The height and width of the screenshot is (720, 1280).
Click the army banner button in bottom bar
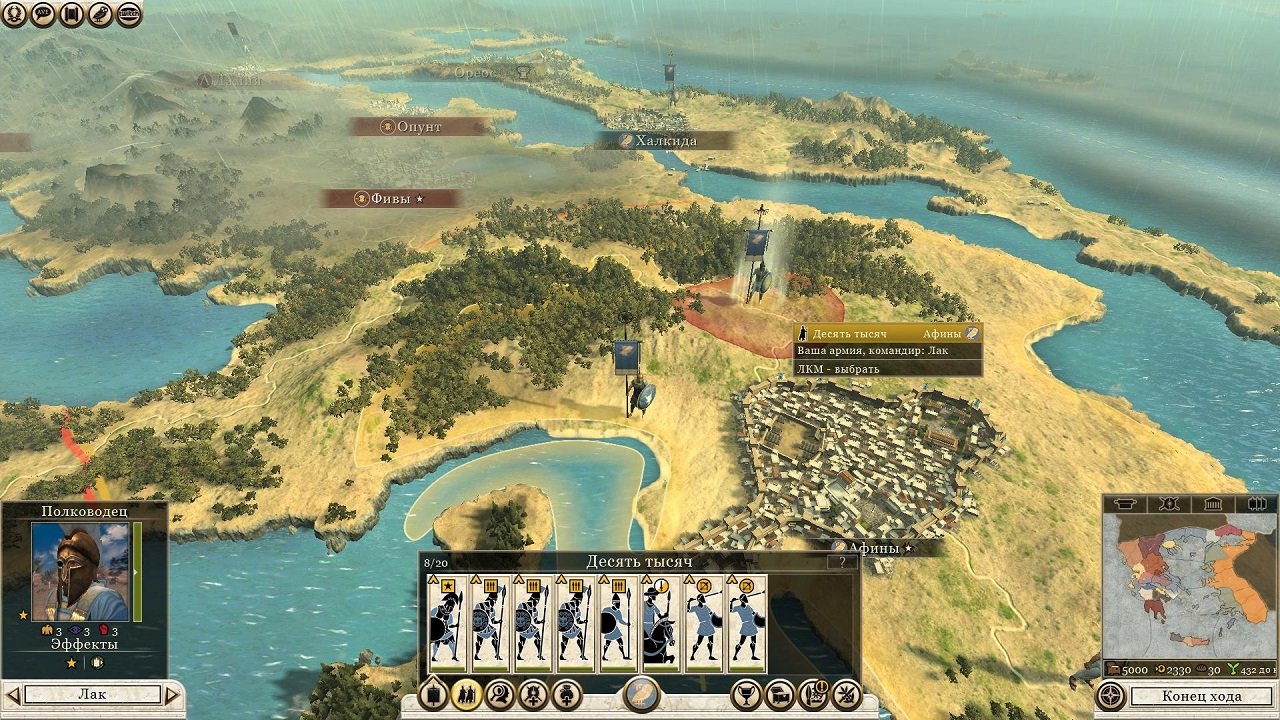(433, 694)
